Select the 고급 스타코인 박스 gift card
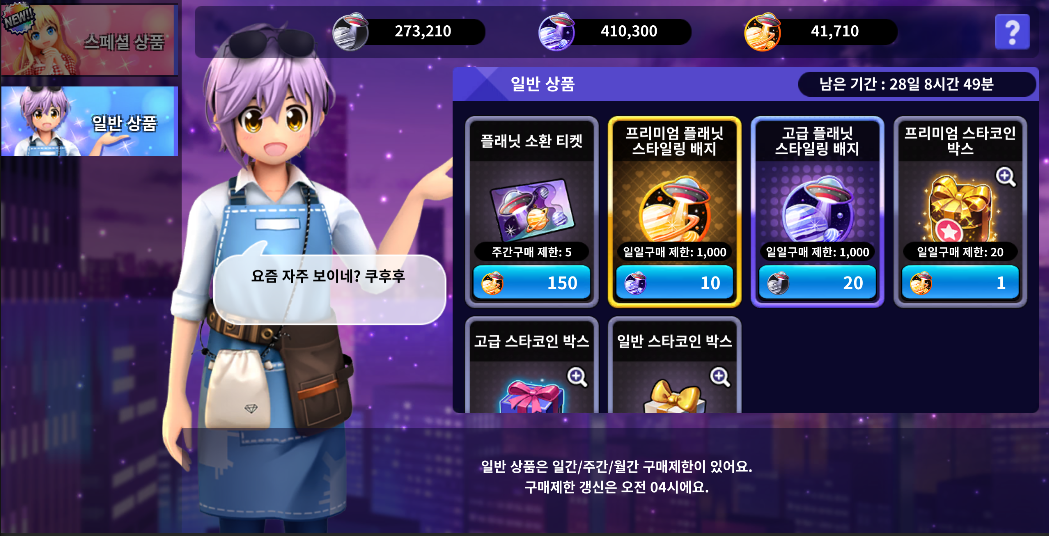The height and width of the screenshot is (536, 1049). 530,385
